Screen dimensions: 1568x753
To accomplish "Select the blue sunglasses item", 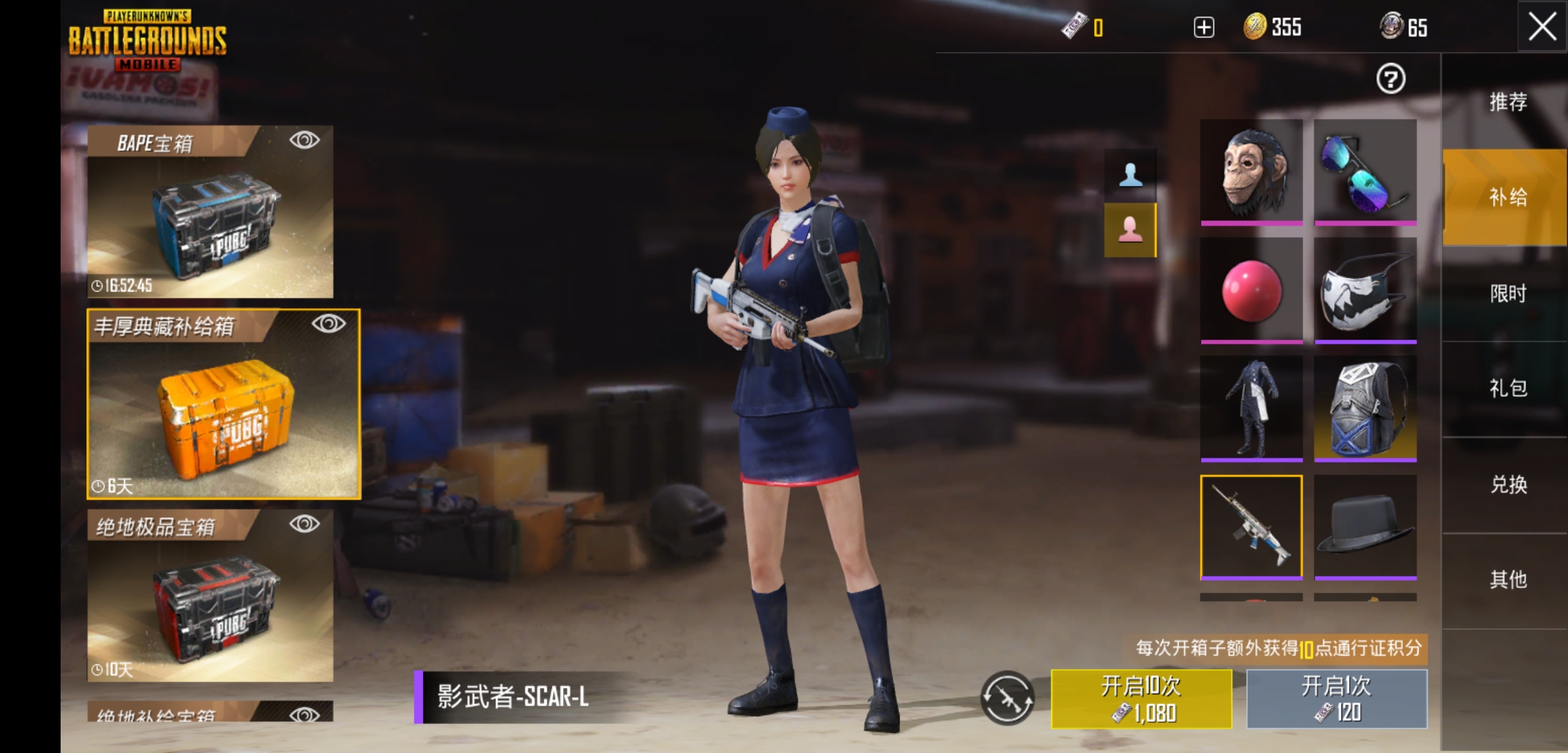I will (1366, 171).
